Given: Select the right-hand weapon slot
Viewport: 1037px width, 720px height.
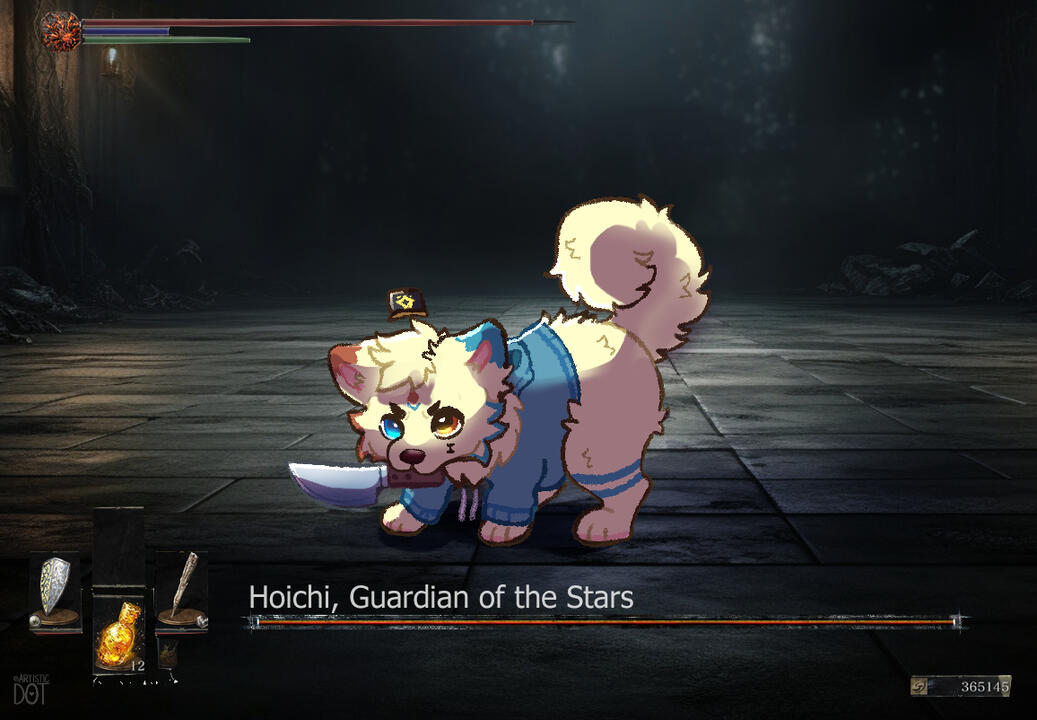Looking at the screenshot, I should click(x=182, y=592).
